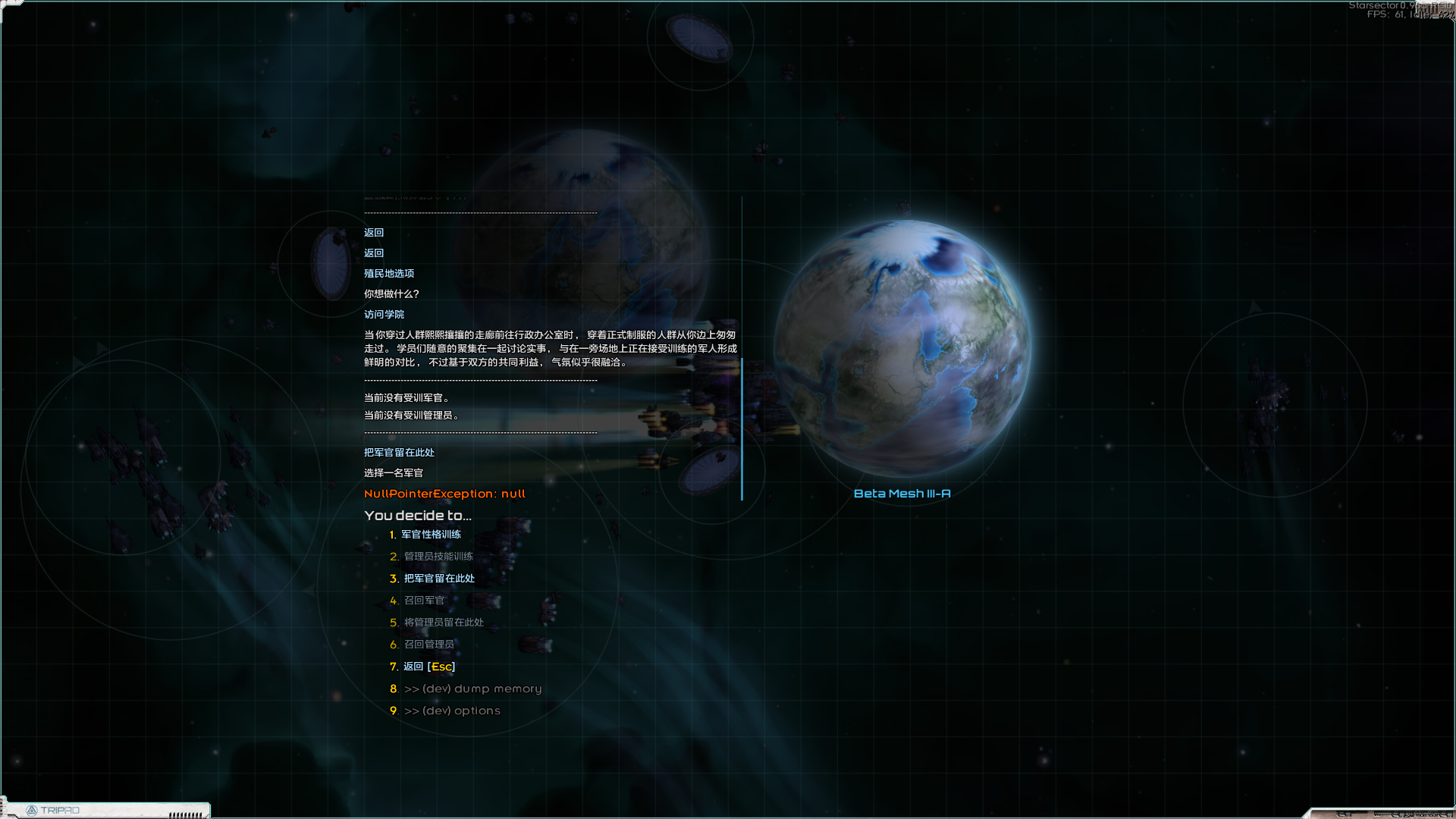Click the 选择一名军官 text entry
Screen dimensions: 1456x819
(x=394, y=472)
